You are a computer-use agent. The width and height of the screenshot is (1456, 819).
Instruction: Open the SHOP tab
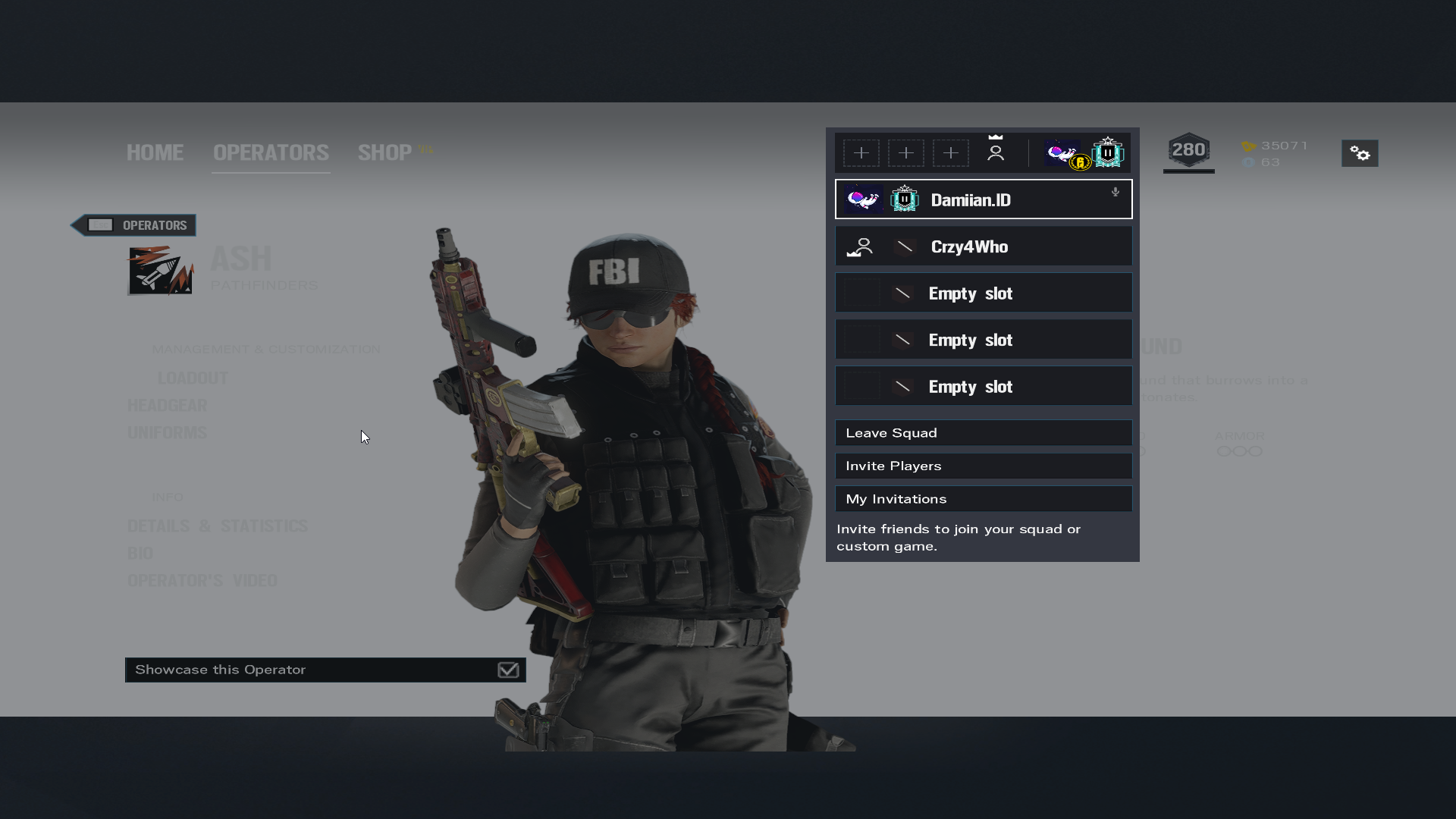(x=385, y=152)
